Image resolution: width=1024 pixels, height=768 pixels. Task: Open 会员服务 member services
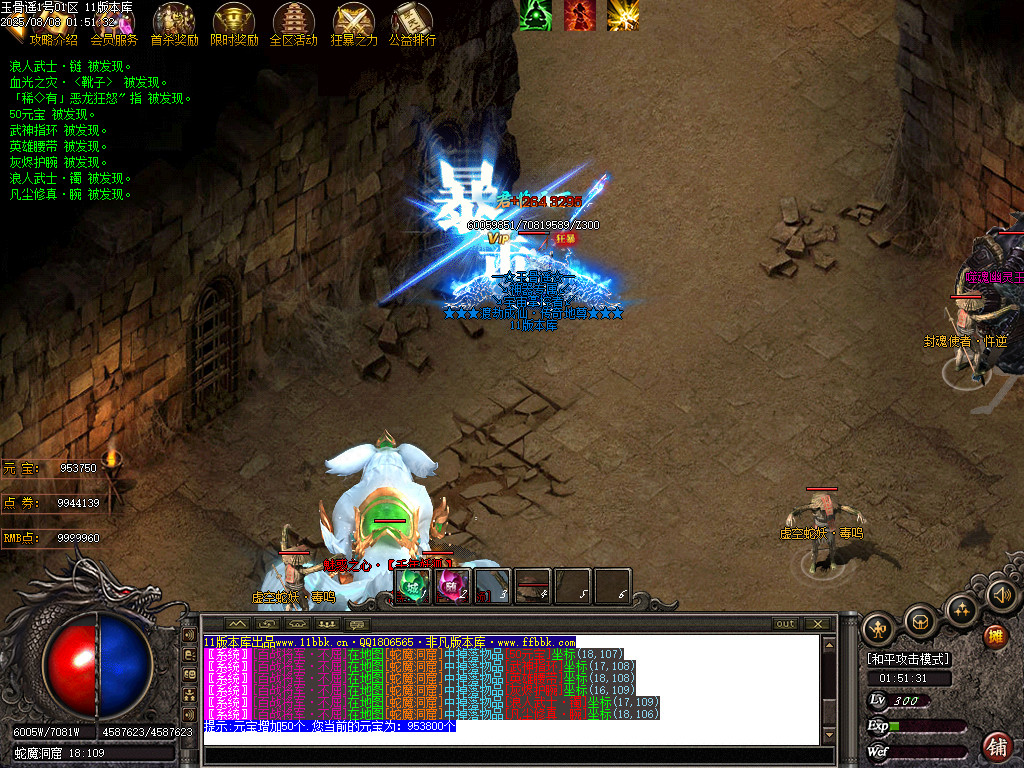(114, 40)
